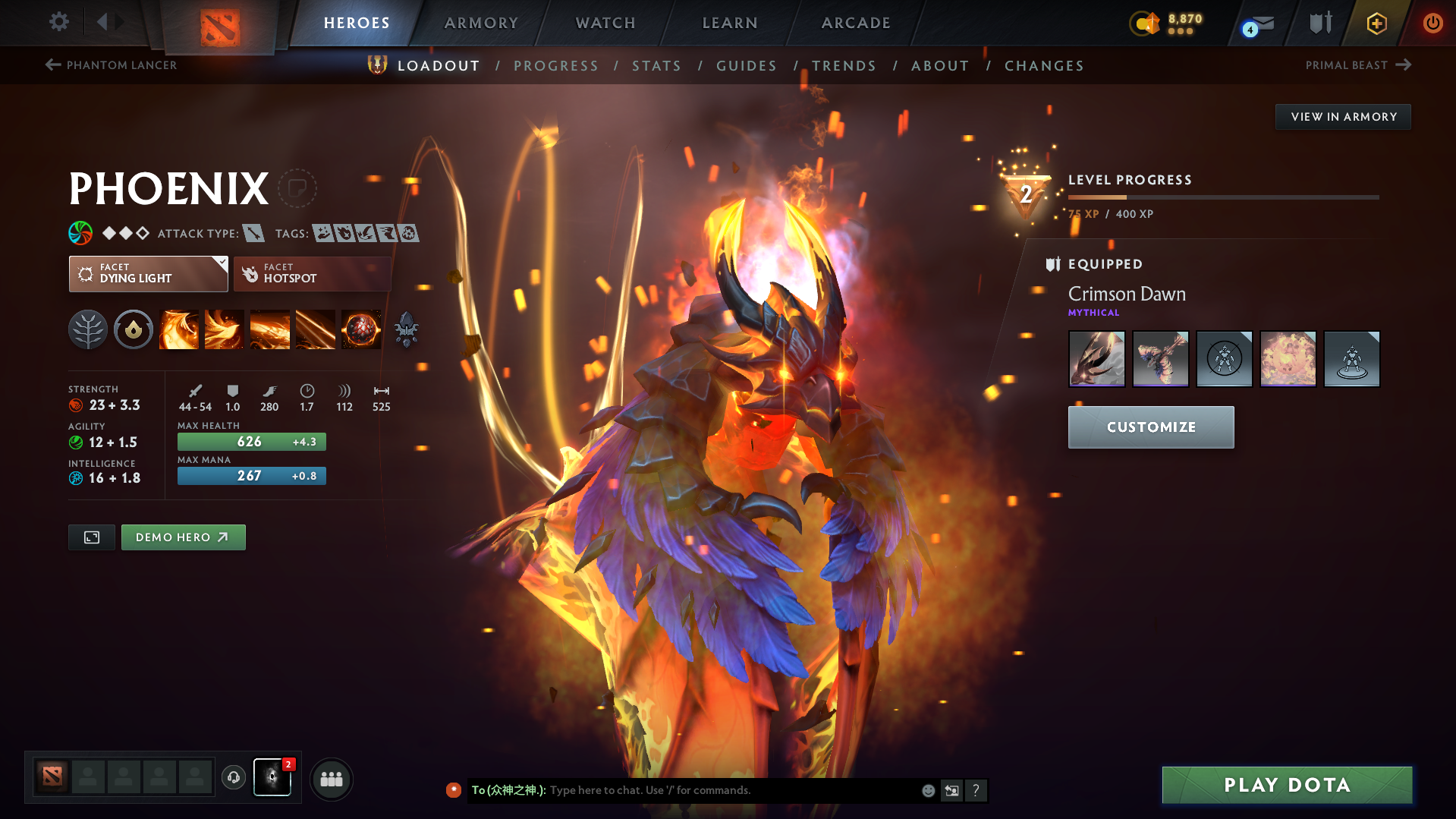
Task: Go to previous hero Phantom Lancer
Action: (x=112, y=65)
